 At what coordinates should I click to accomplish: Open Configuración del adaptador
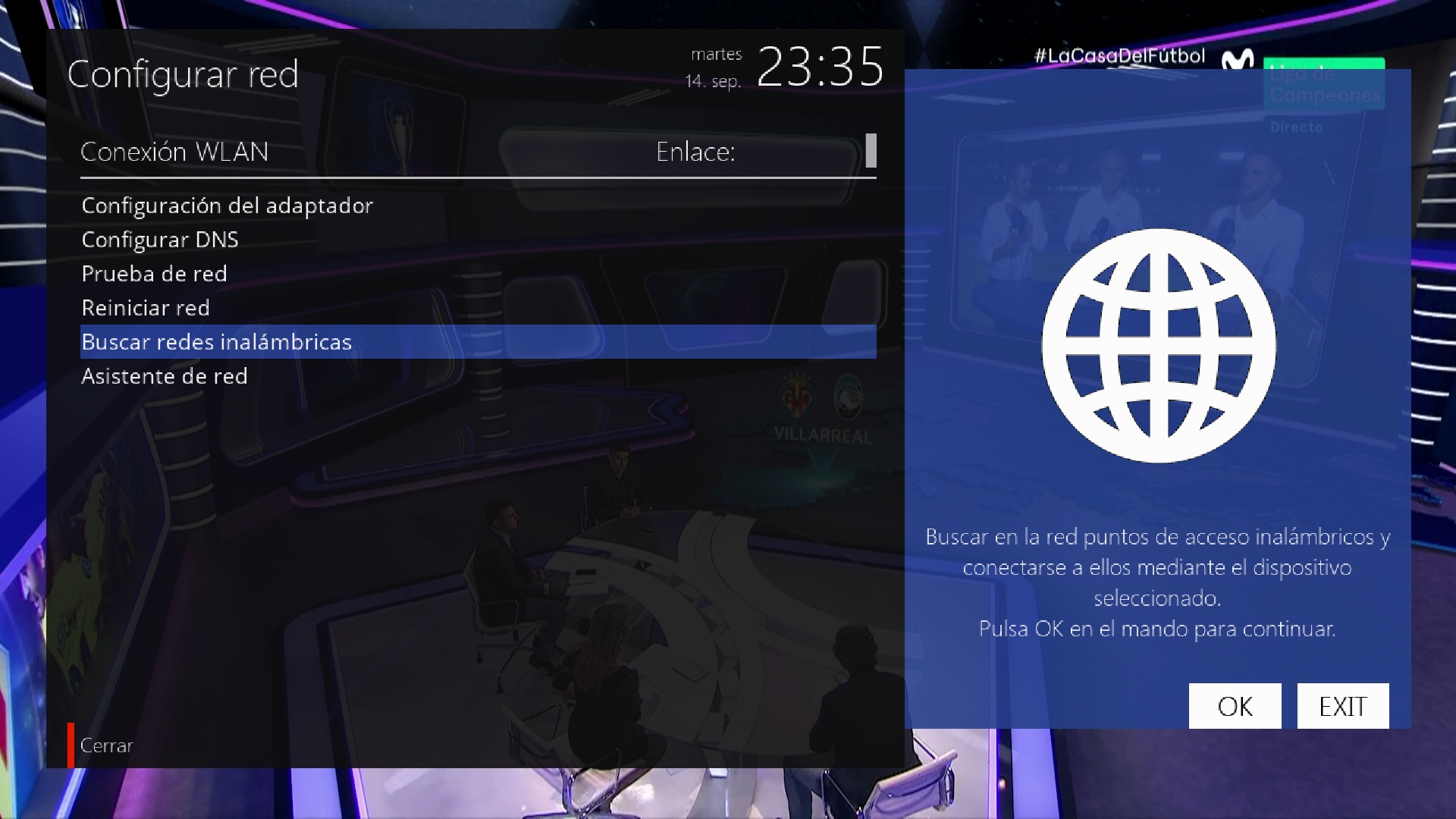(x=227, y=206)
